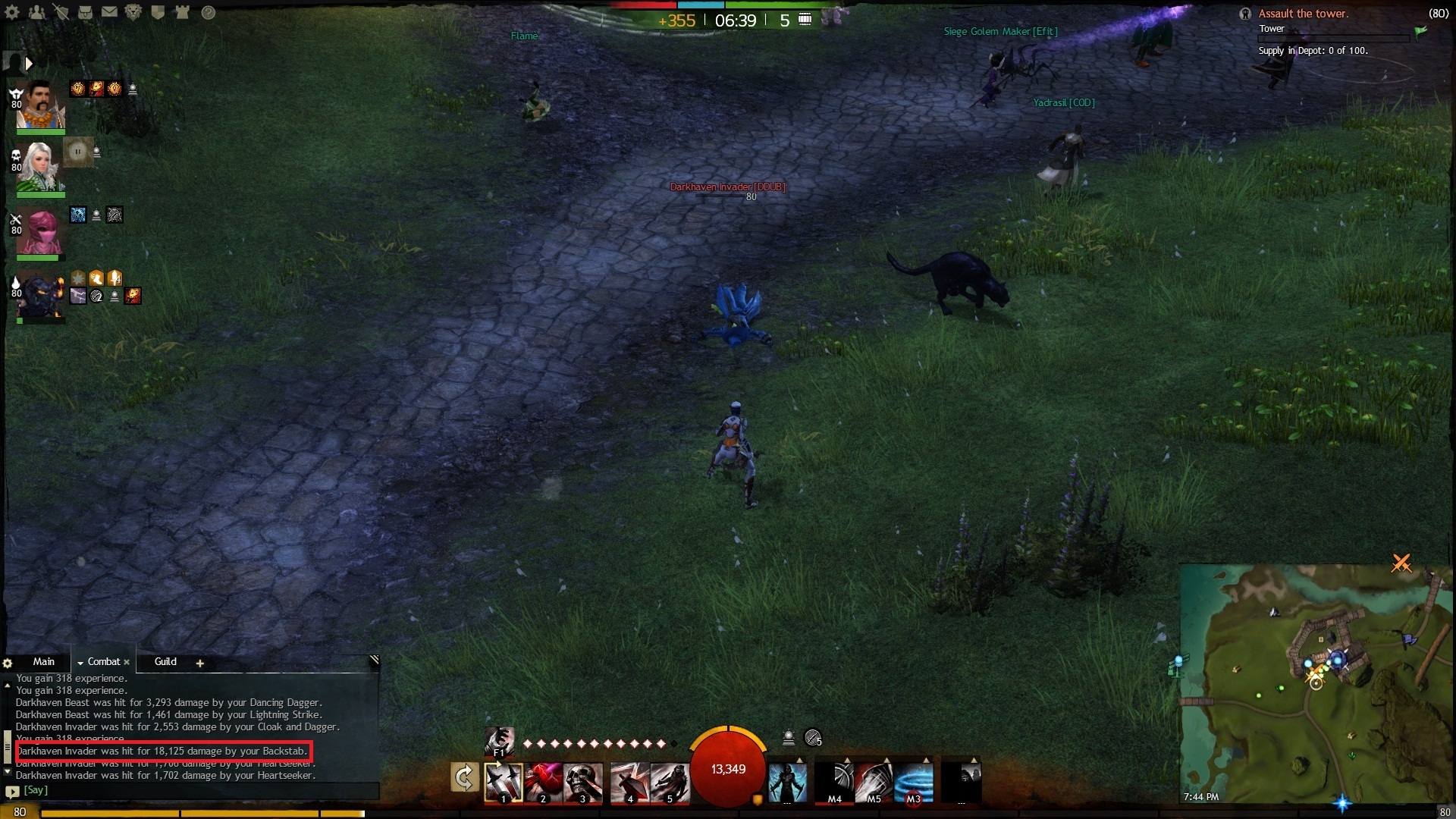The height and width of the screenshot is (819, 1456).
Task: Open the game menu gear icon
Action: 12,12
